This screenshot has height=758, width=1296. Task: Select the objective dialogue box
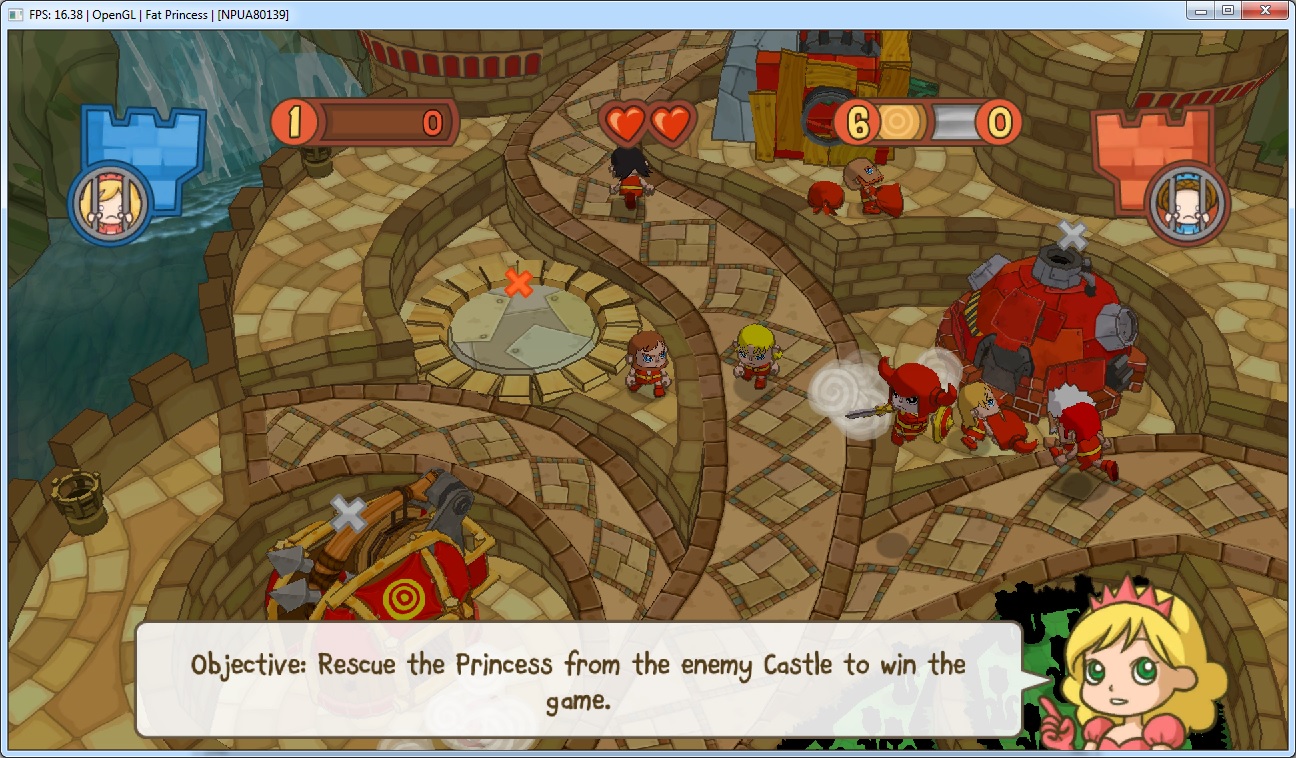pos(578,680)
